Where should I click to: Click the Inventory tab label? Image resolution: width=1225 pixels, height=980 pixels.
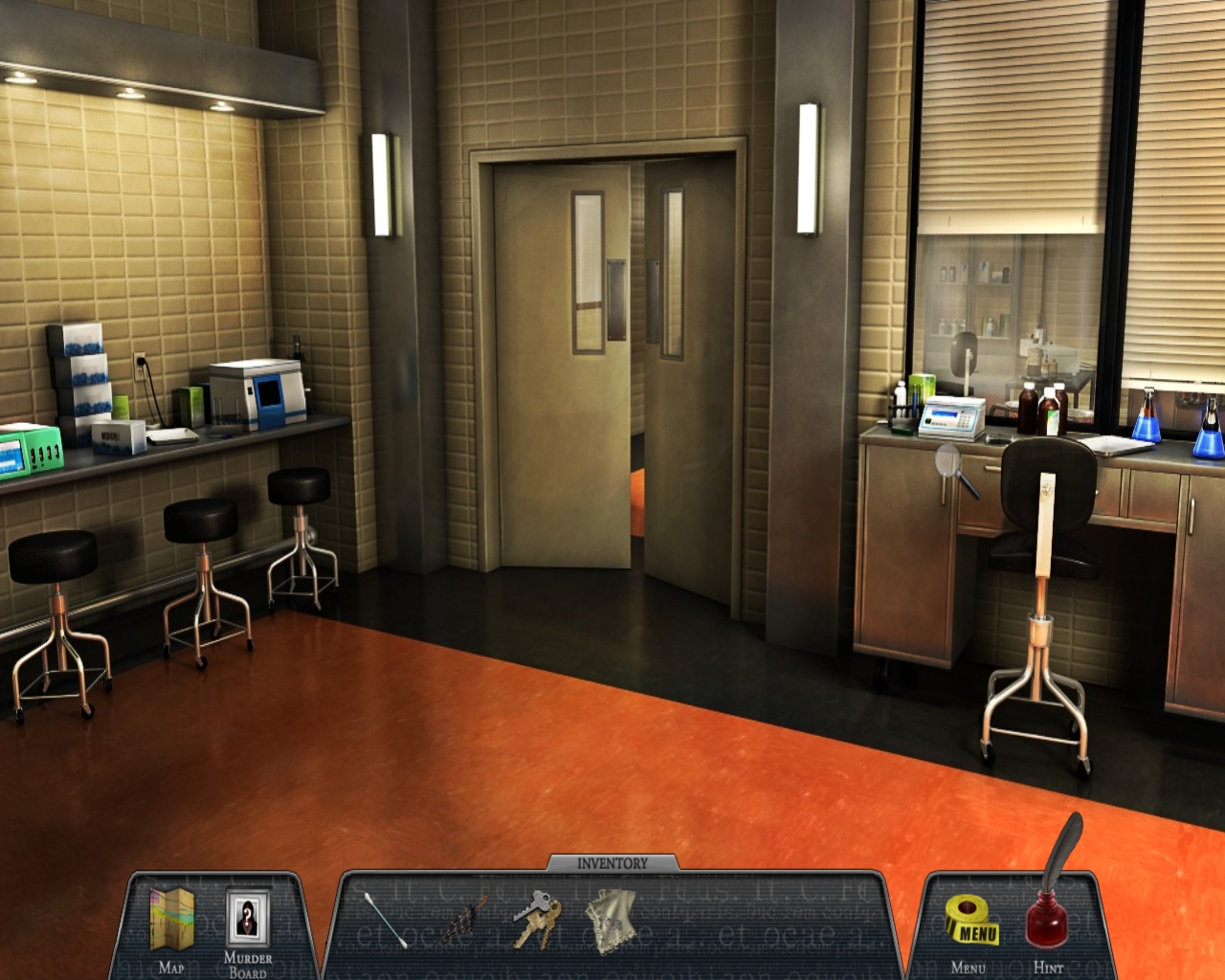(612, 863)
